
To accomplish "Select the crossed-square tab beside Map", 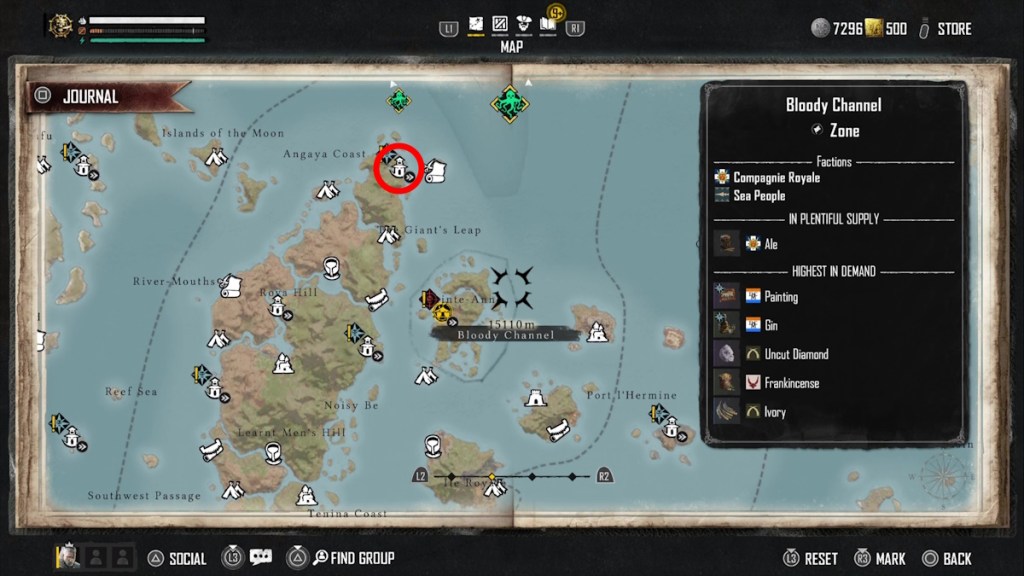I will 499,24.
